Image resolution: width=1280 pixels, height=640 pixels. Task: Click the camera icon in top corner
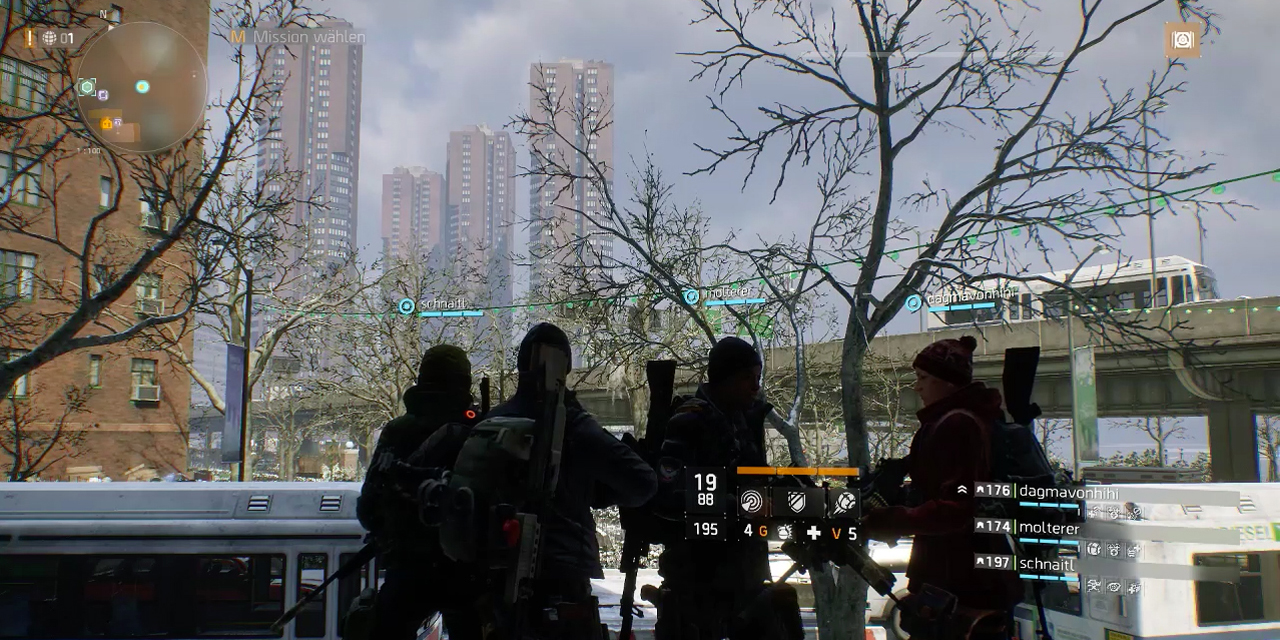(1182, 40)
